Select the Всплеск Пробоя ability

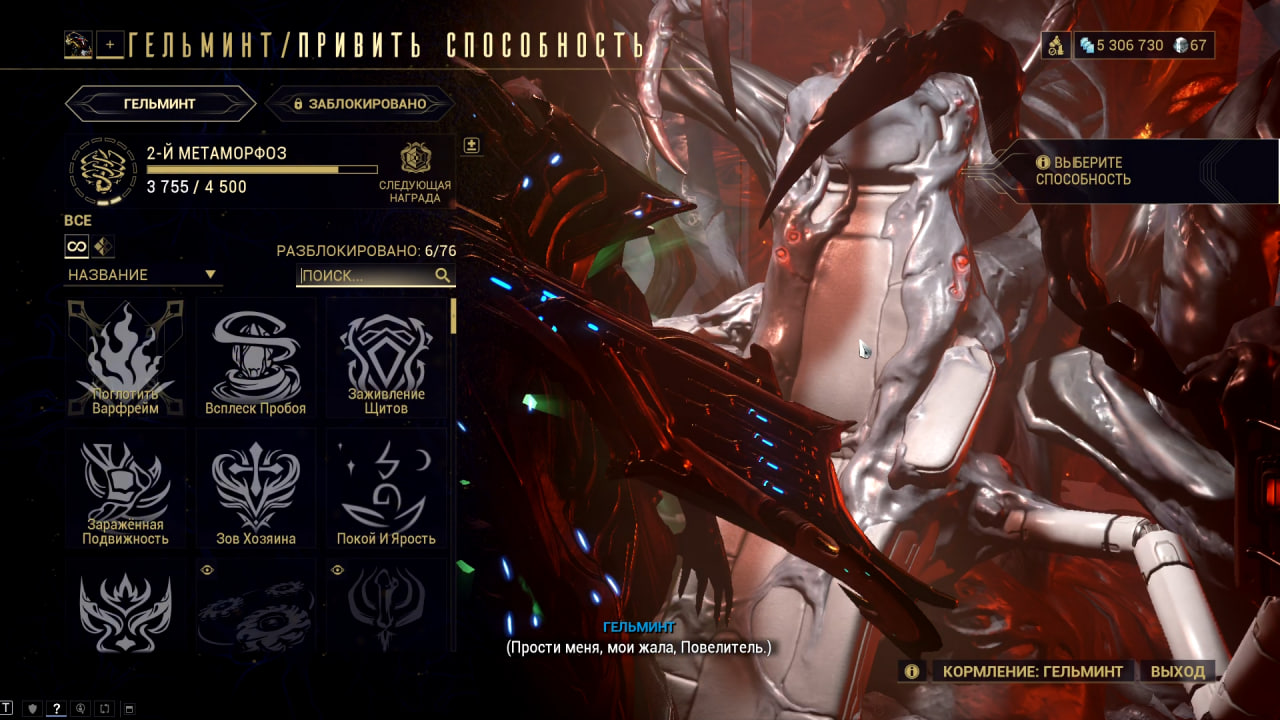pyautogui.click(x=256, y=358)
